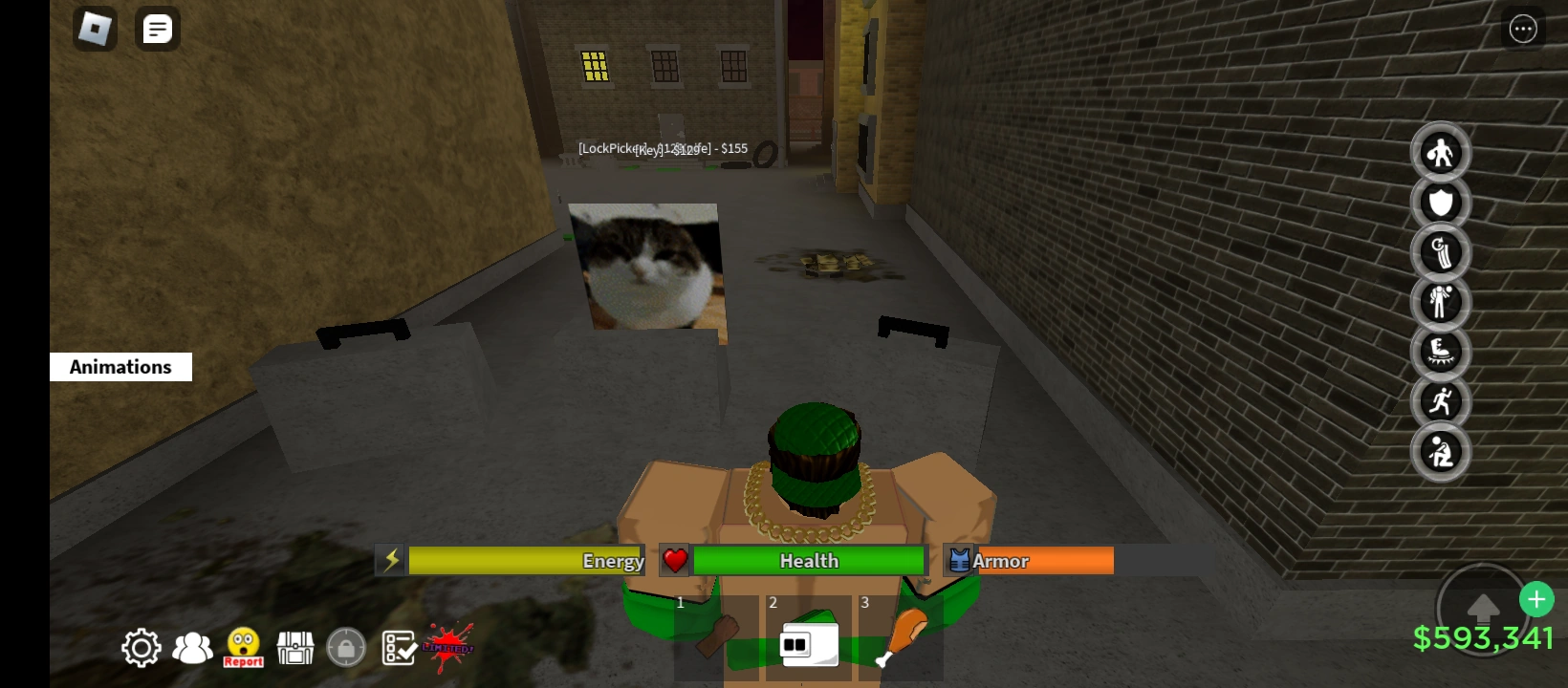This screenshot has height=688, width=1568.
Task: Open the top-right ellipsis menu
Action: tap(1522, 29)
